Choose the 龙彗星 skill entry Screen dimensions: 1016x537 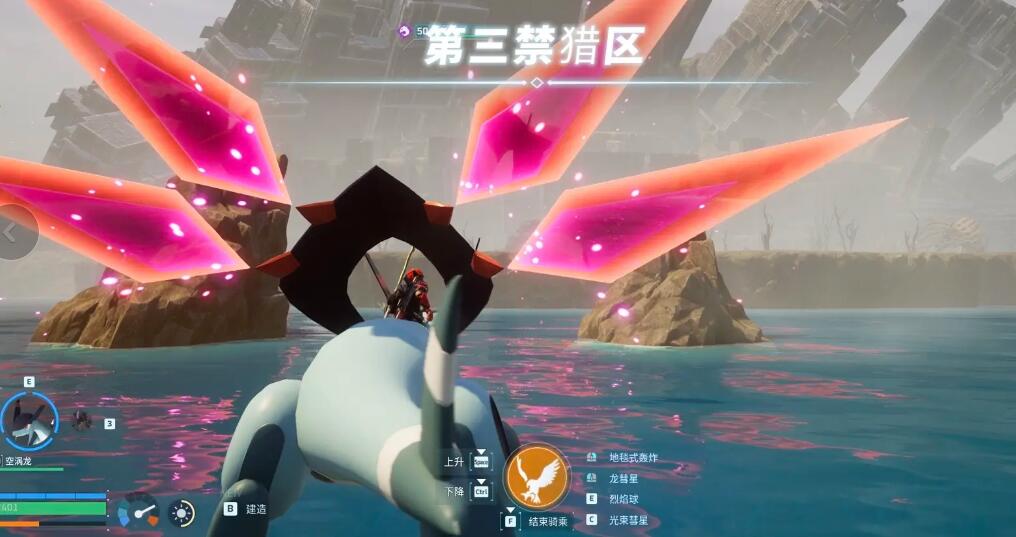pyautogui.click(x=623, y=478)
